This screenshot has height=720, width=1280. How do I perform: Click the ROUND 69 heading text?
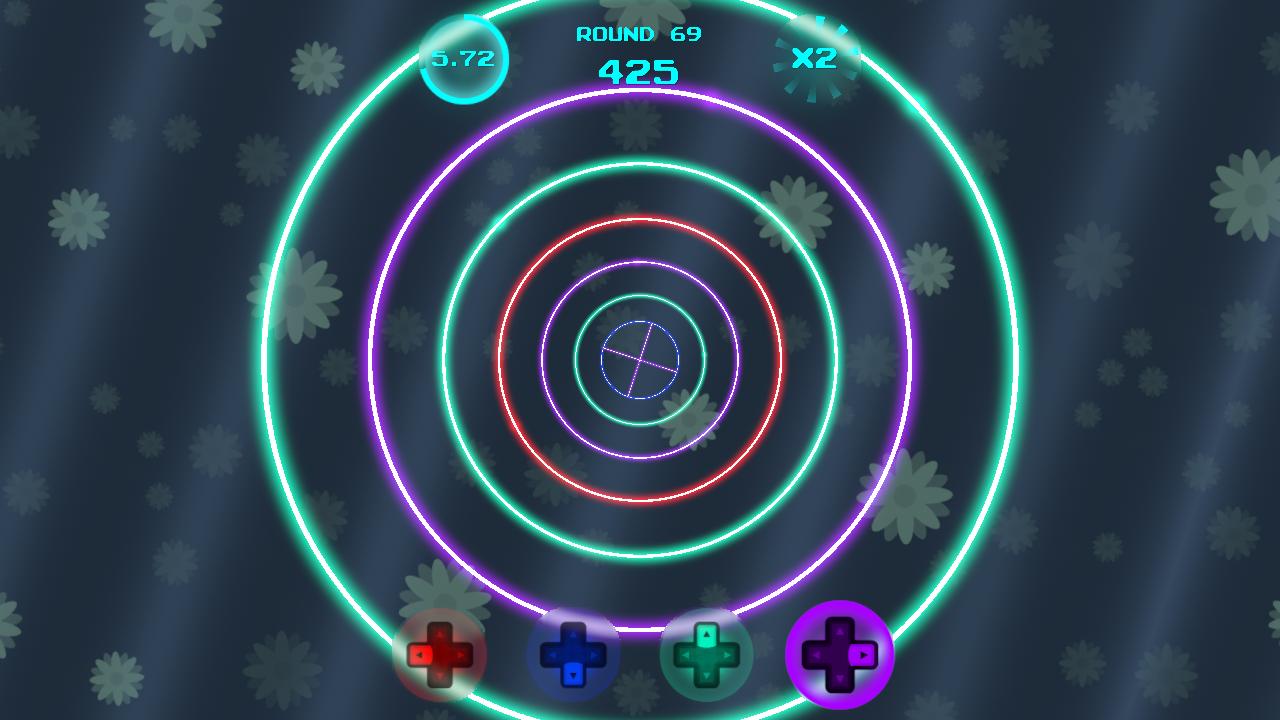point(638,33)
